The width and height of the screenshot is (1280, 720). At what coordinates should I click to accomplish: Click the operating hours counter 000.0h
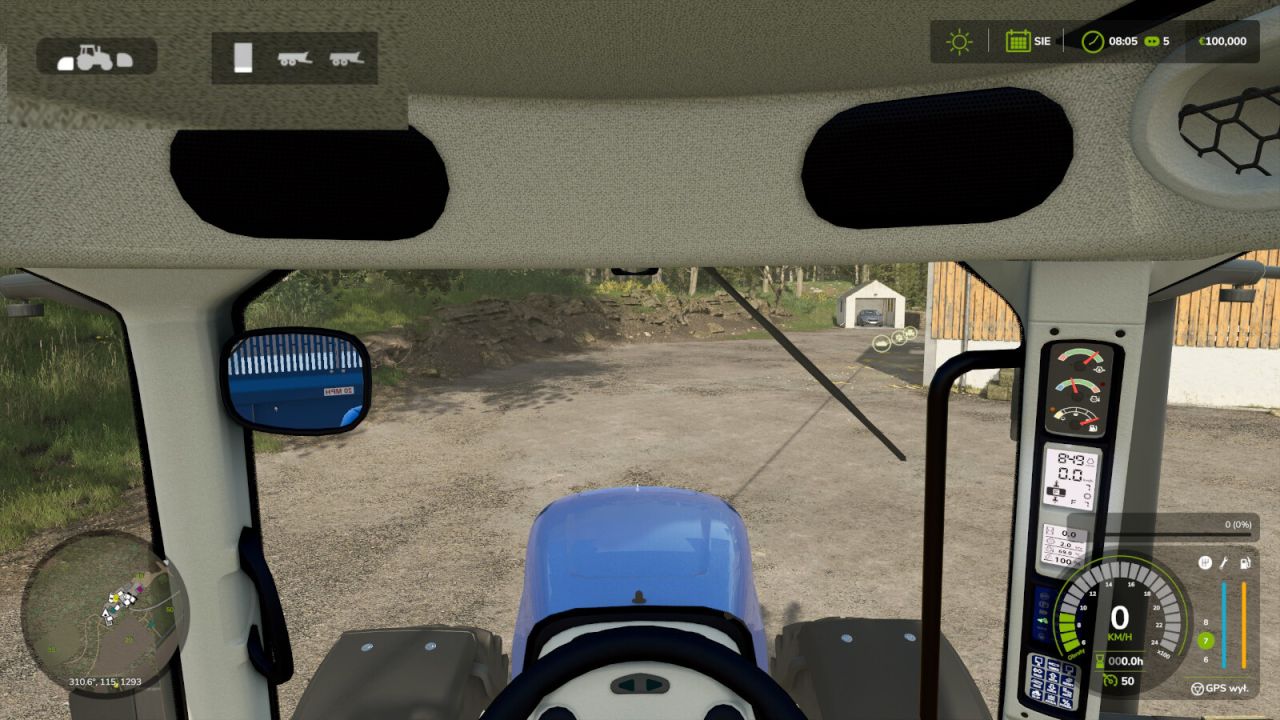[x=1124, y=660]
